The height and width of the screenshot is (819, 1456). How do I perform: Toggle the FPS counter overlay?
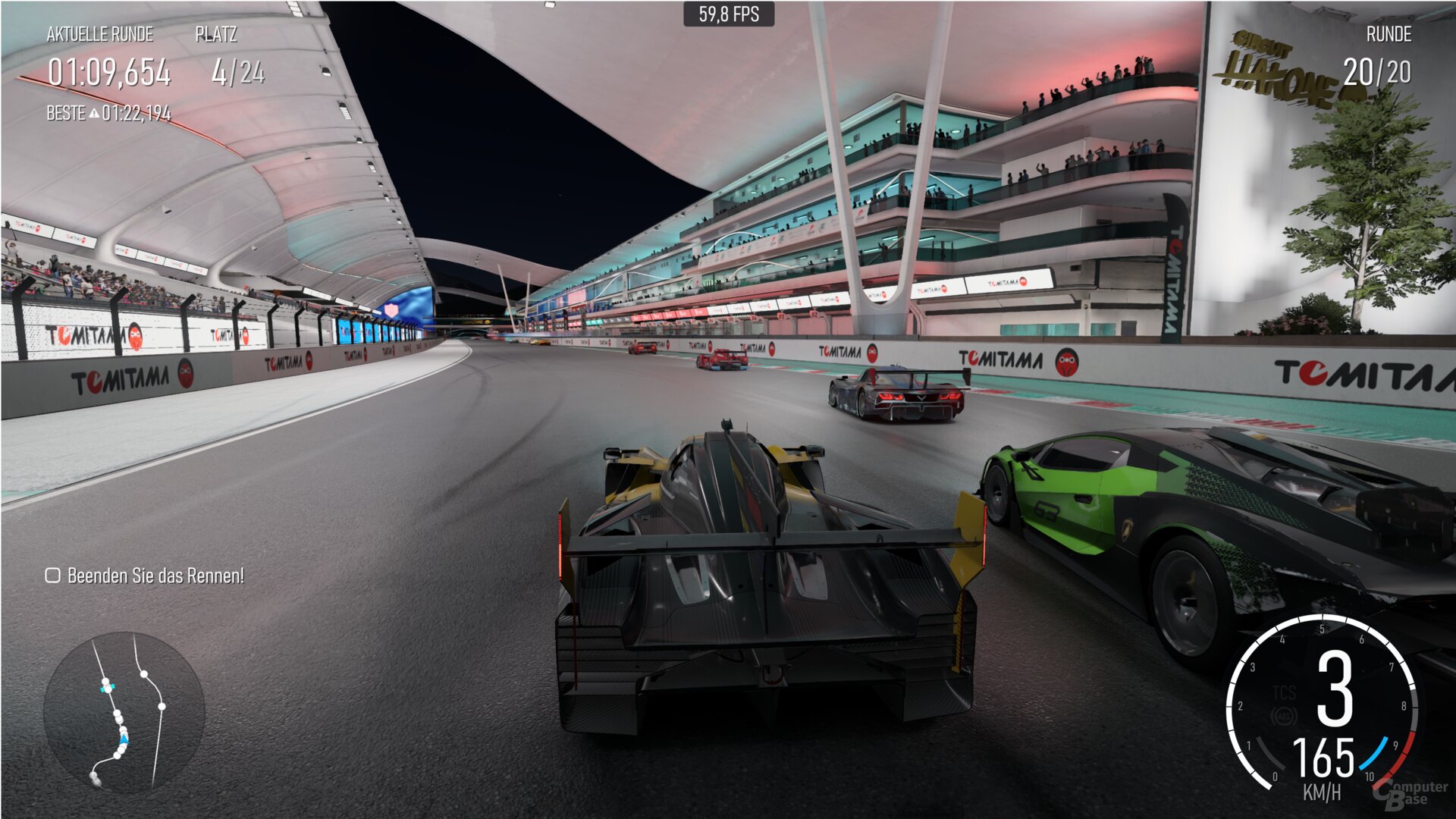tap(727, 13)
